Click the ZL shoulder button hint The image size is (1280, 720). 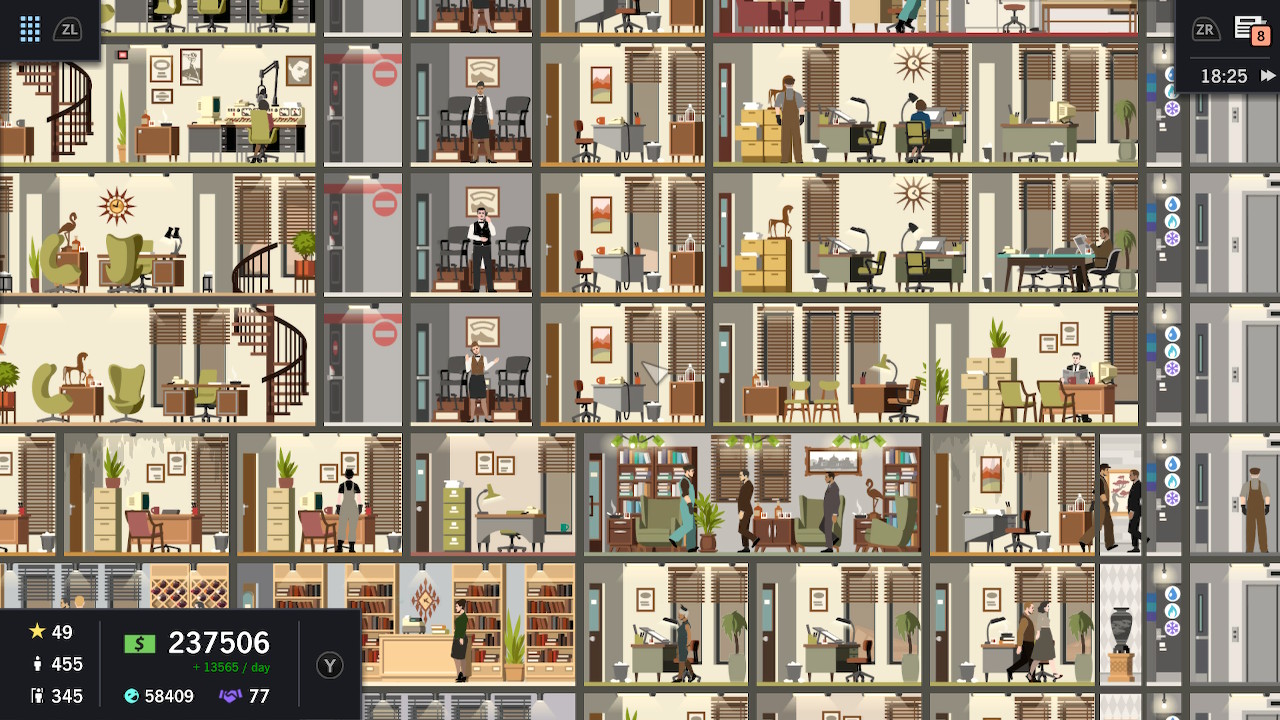pos(69,29)
